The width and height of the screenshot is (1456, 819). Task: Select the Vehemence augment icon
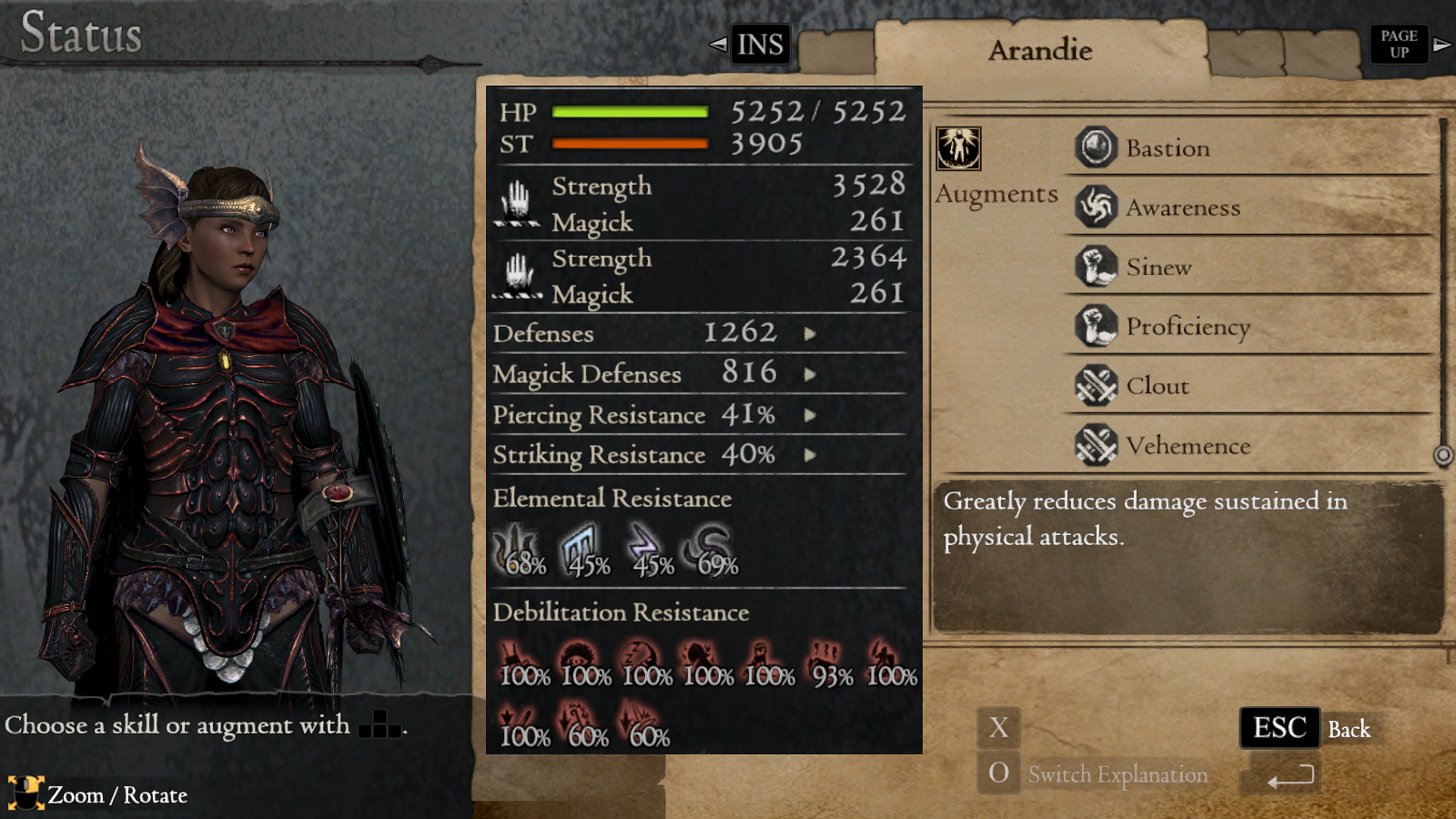(x=1096, y=446)
